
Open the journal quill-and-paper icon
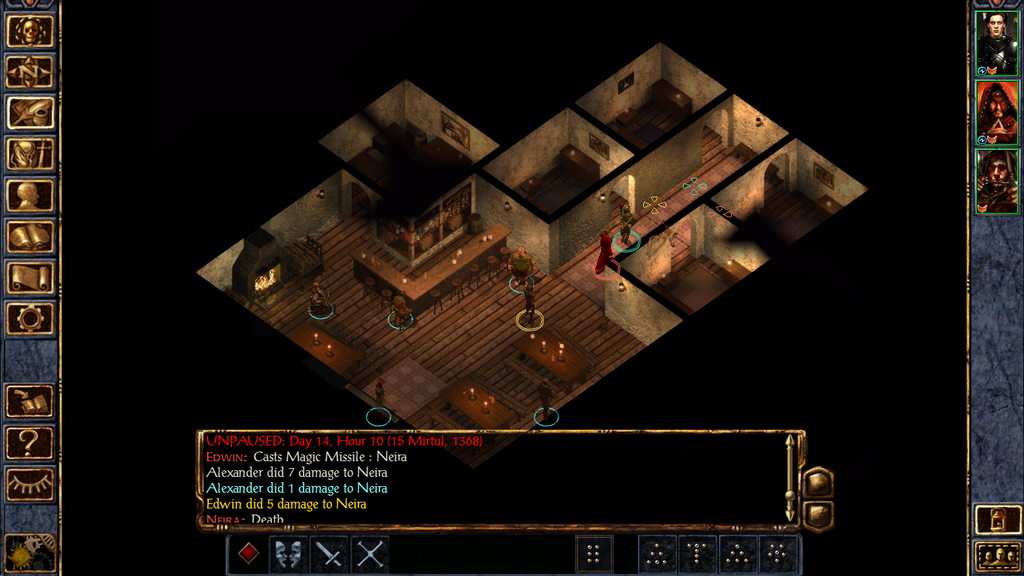30,113
